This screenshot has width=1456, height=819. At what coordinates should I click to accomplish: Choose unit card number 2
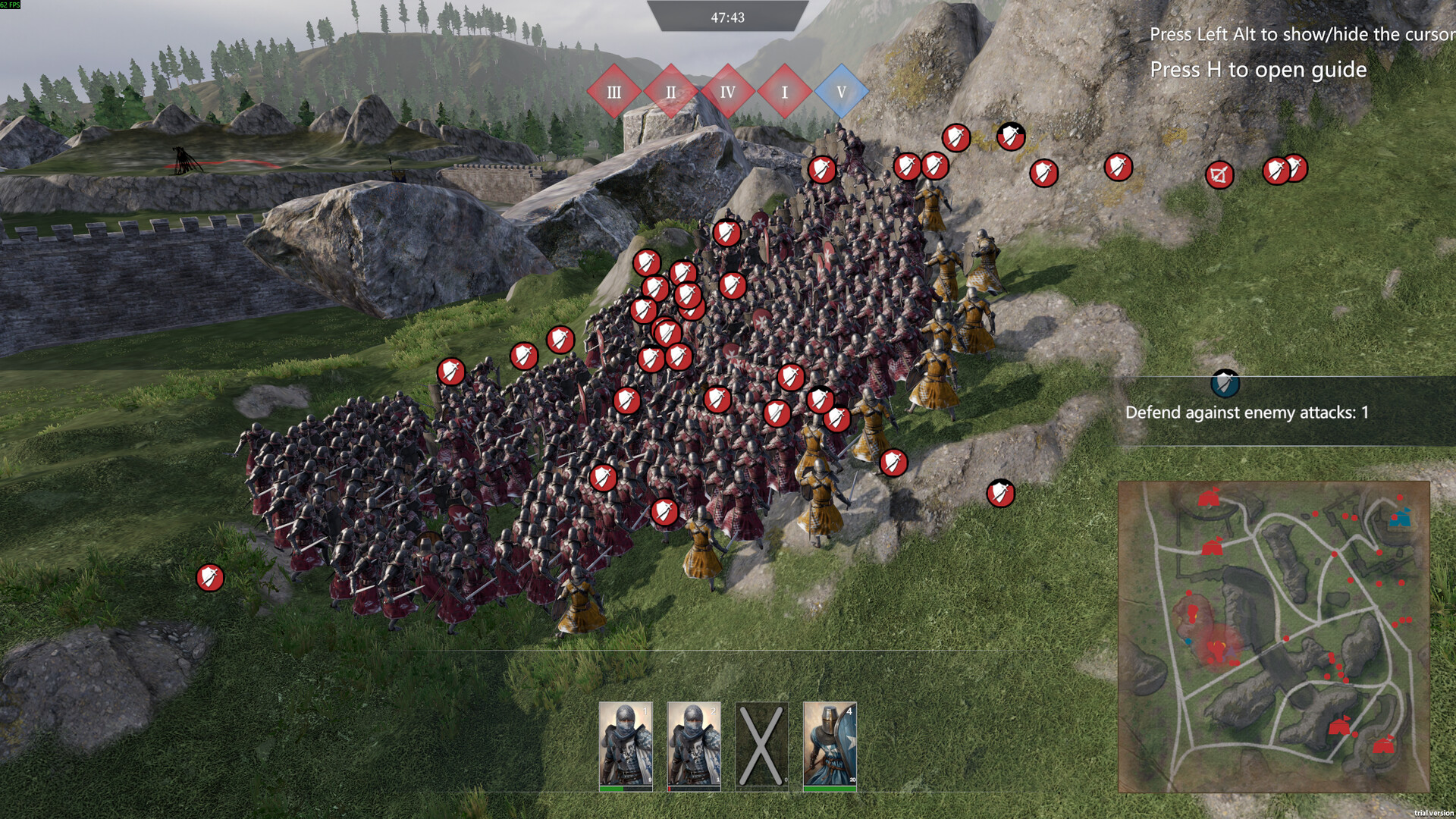693,745
